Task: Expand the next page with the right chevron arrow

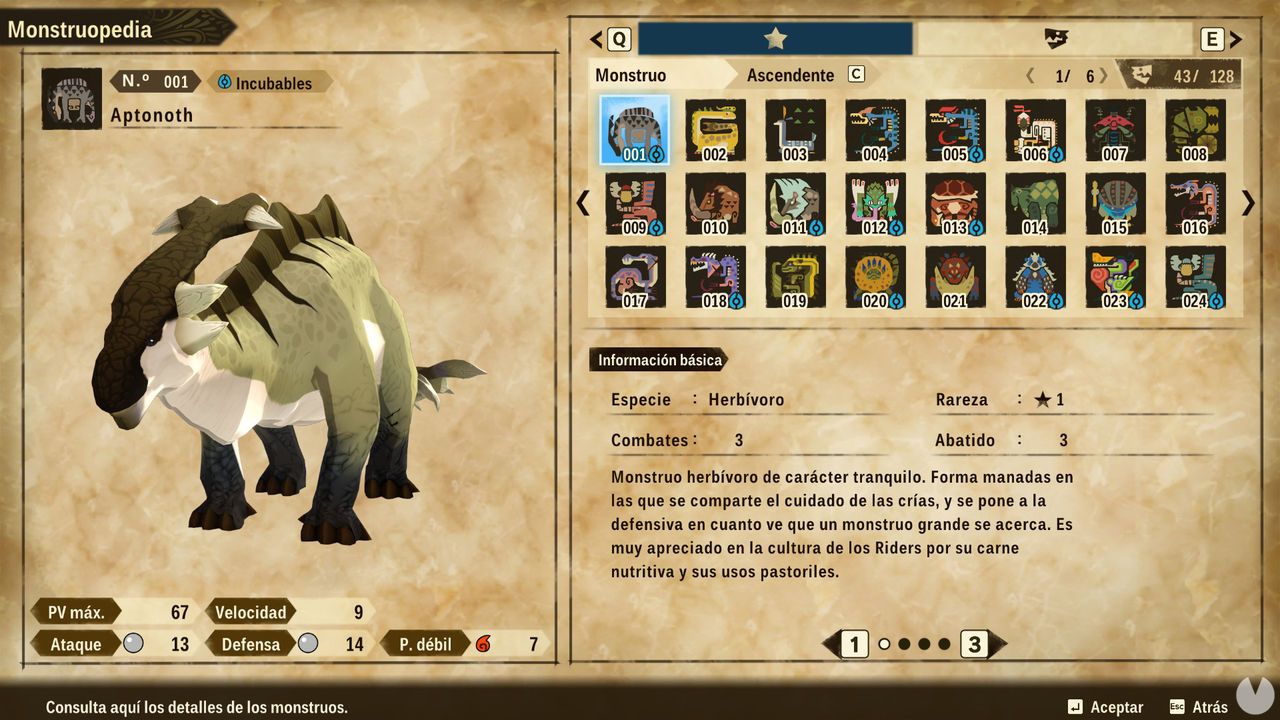Action: (x=1247, y=203)
